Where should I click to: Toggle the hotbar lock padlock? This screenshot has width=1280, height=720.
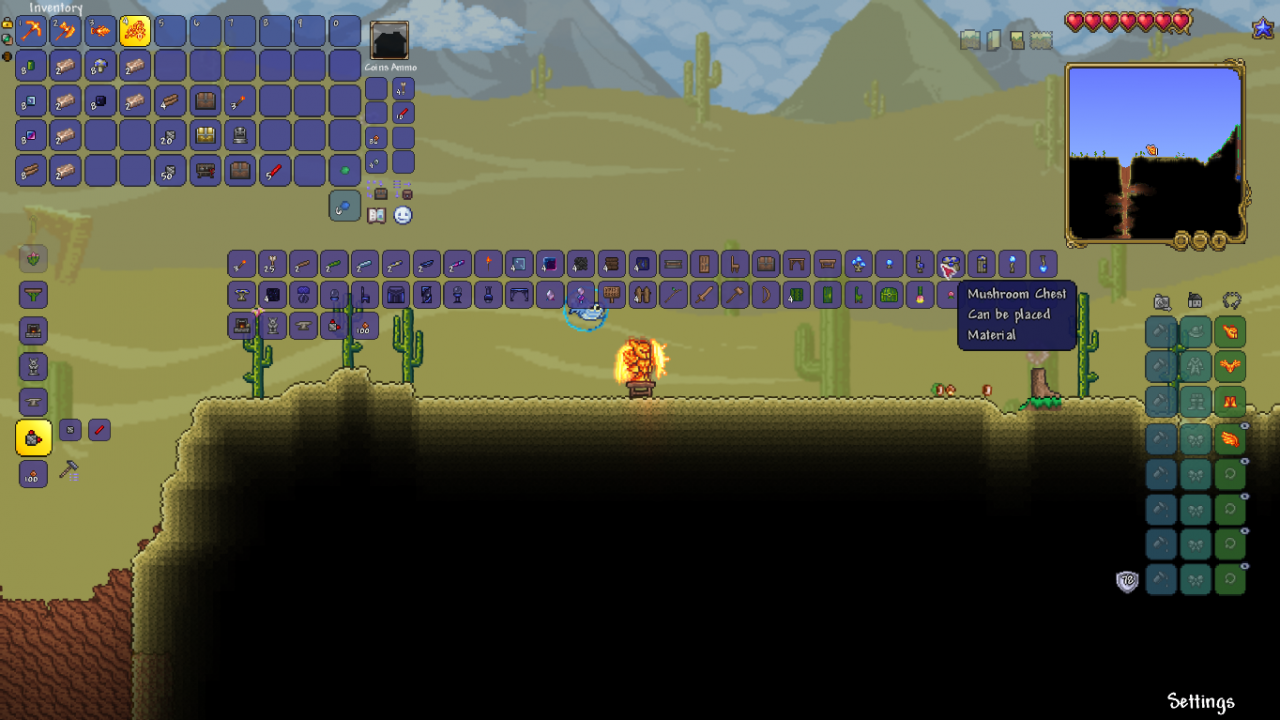pyautogui.click(x=9, y=25)
